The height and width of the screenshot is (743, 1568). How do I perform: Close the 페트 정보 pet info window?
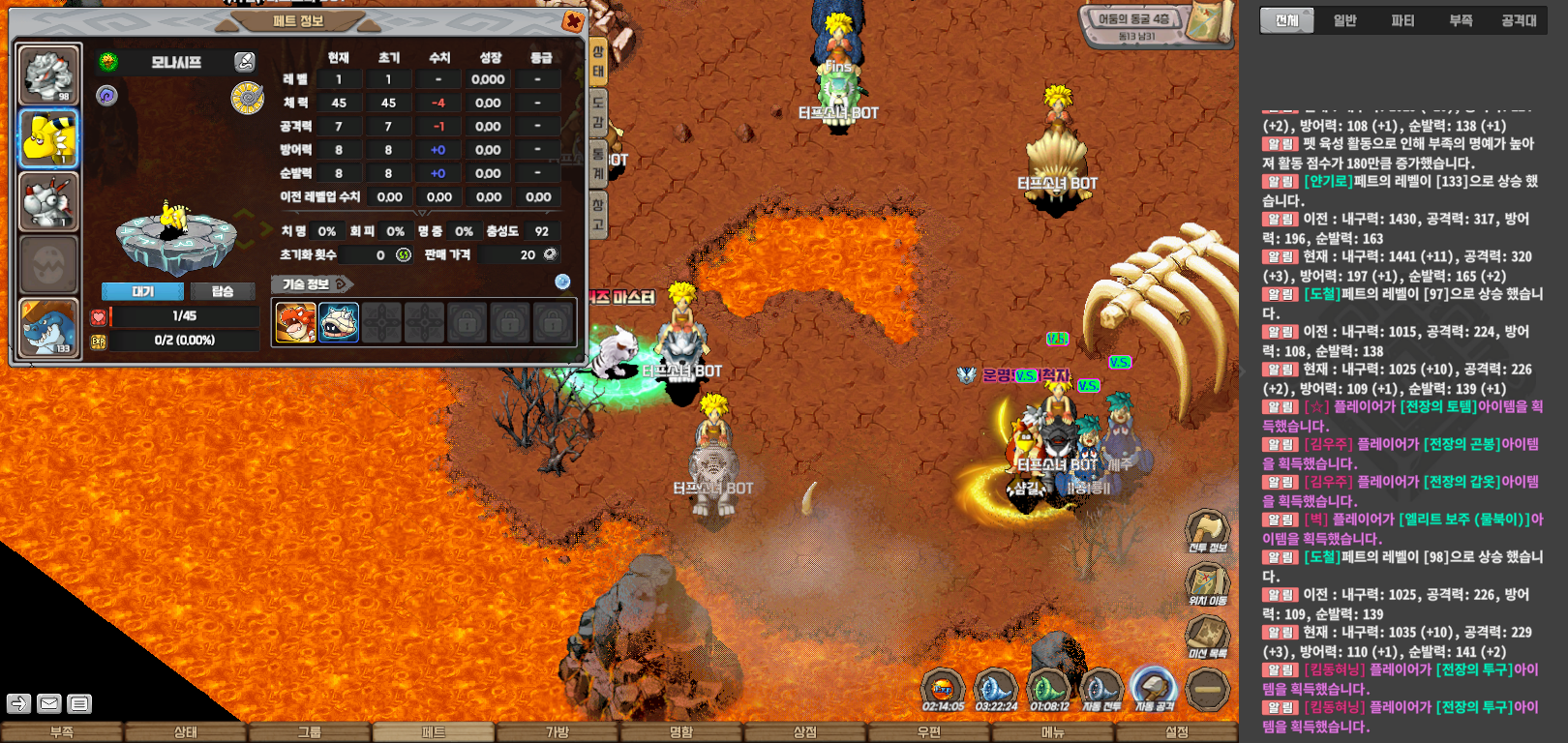click(x=572, y=21)
